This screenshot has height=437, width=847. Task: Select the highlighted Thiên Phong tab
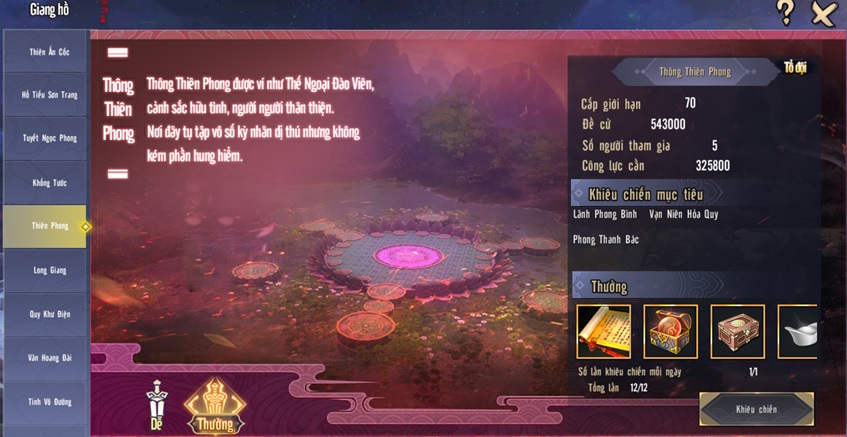[x=44, y=226]
